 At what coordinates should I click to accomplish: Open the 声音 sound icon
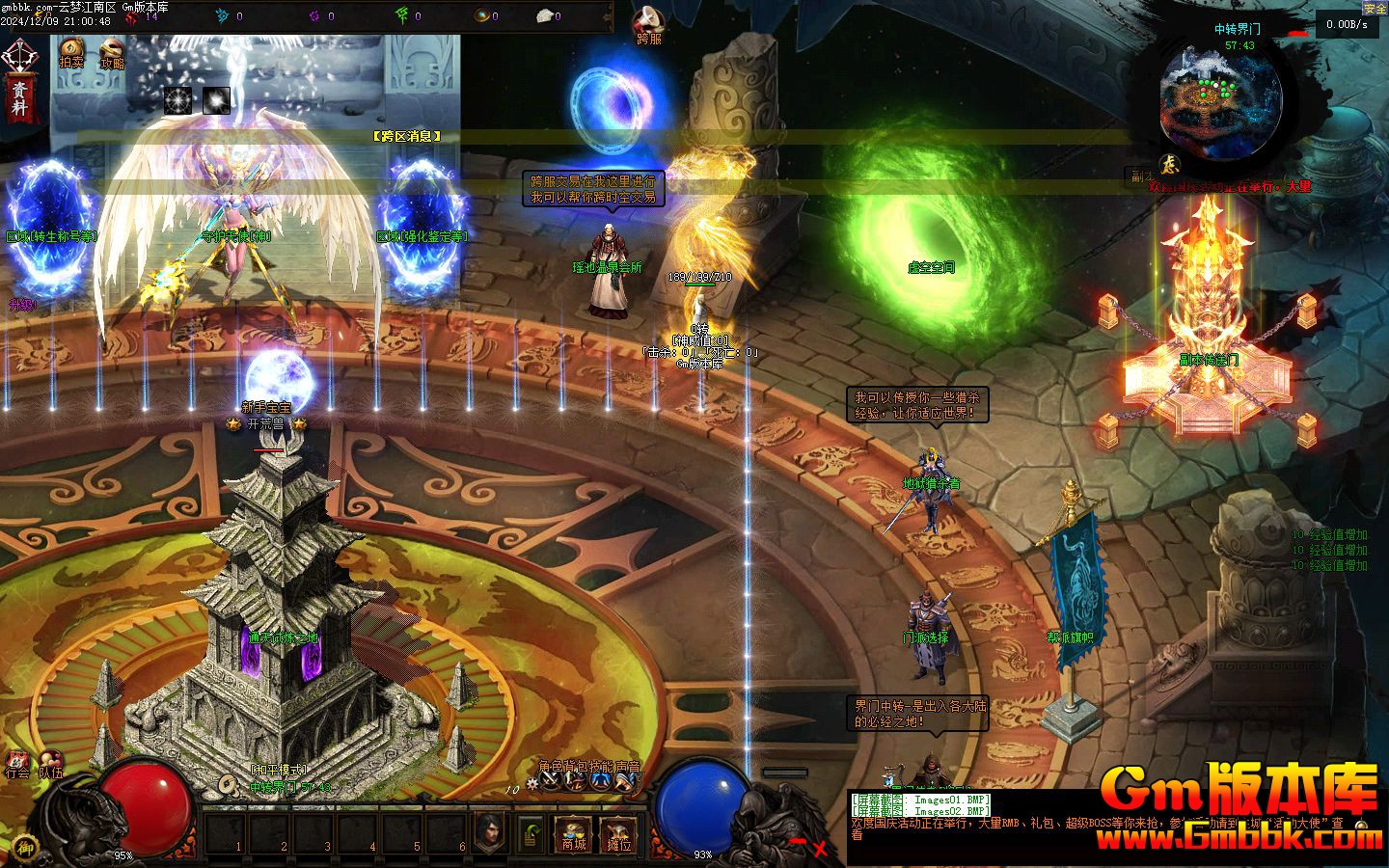pos(626,782)
